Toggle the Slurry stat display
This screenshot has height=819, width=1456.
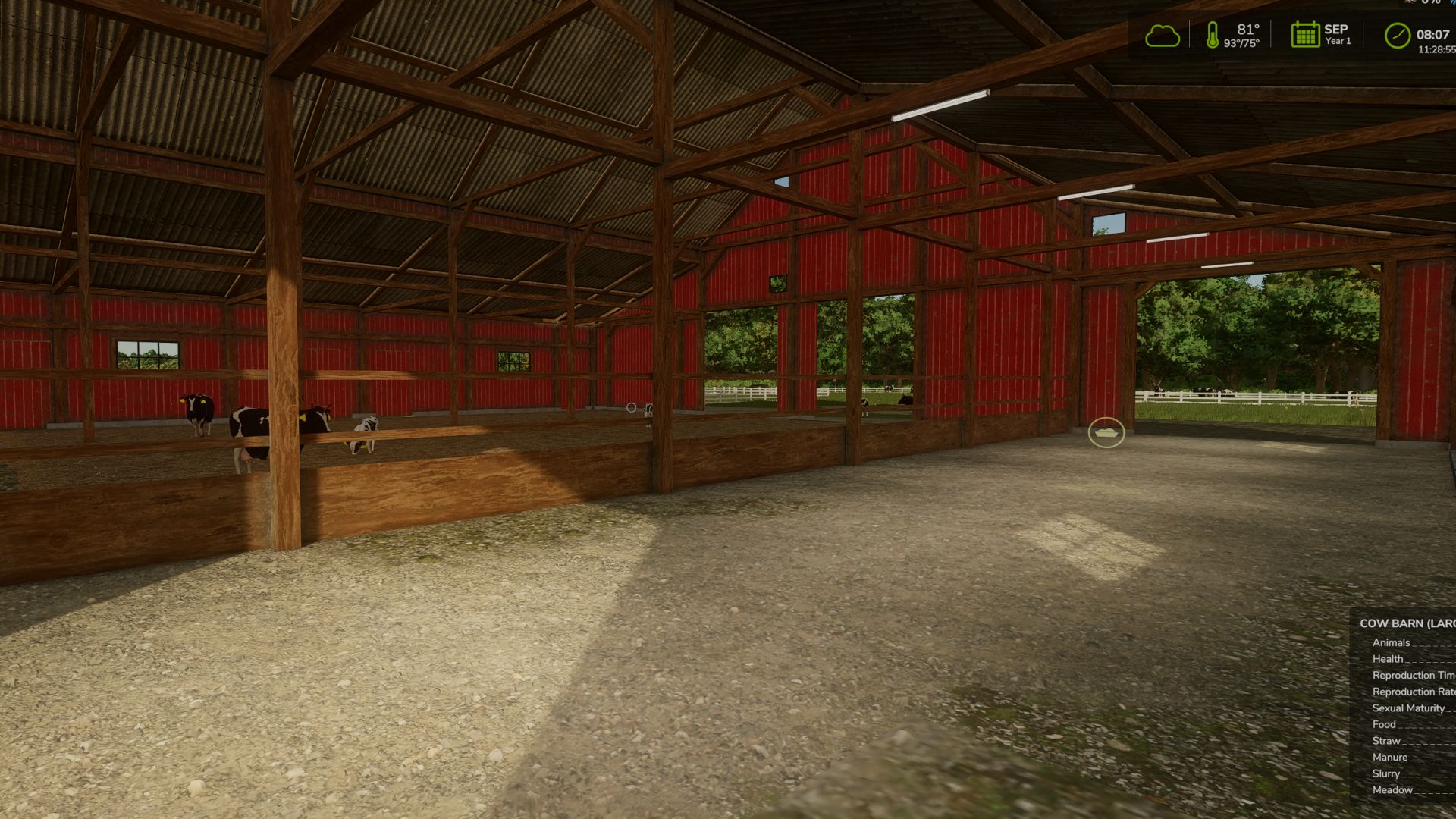coord(1386,773)
